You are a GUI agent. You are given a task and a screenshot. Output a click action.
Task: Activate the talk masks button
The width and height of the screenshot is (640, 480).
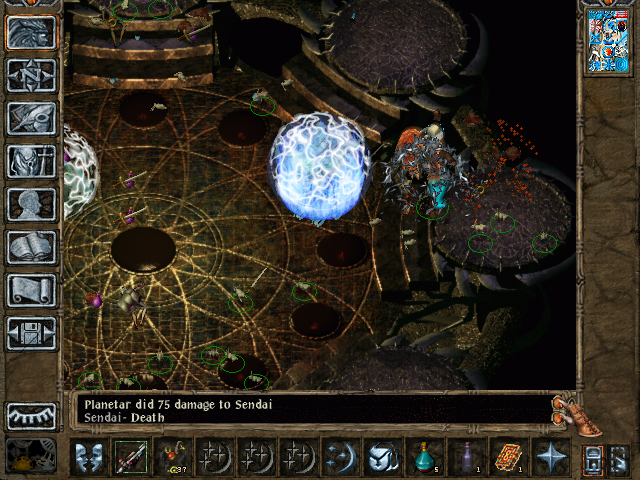pyautogui.click(x=88, y=457)
